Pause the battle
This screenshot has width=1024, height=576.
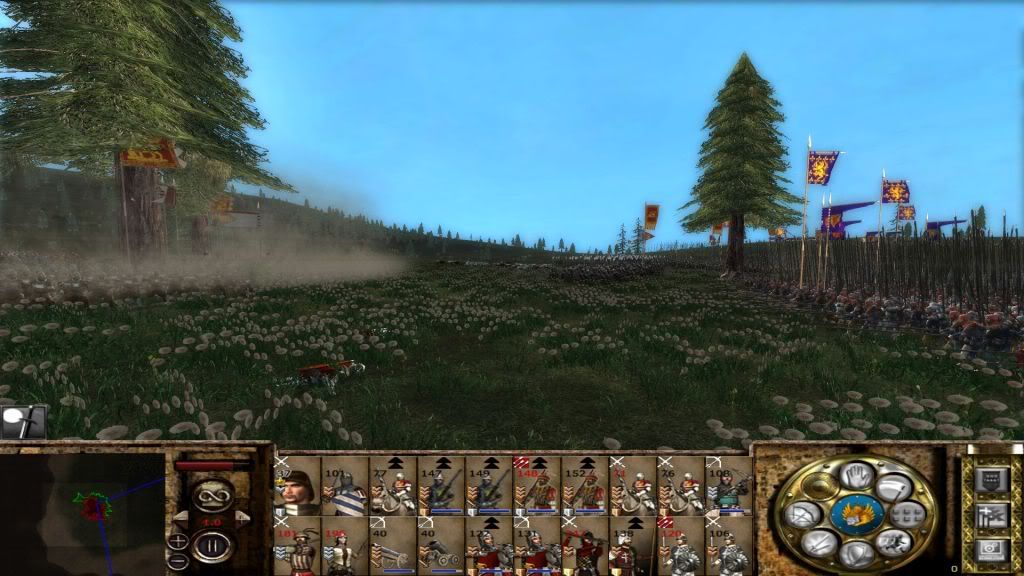point(211,547)
